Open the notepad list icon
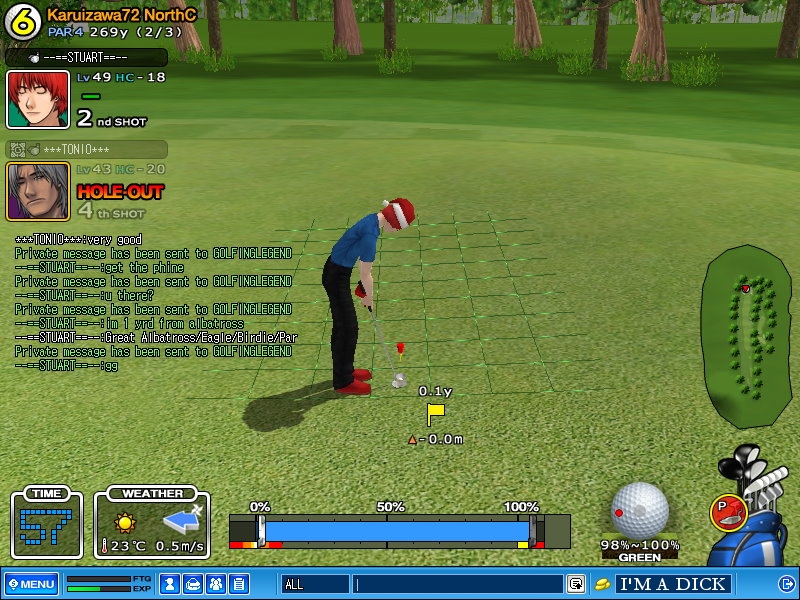The height and width of the screenshot is (600, 800). (x=238, y=584)
